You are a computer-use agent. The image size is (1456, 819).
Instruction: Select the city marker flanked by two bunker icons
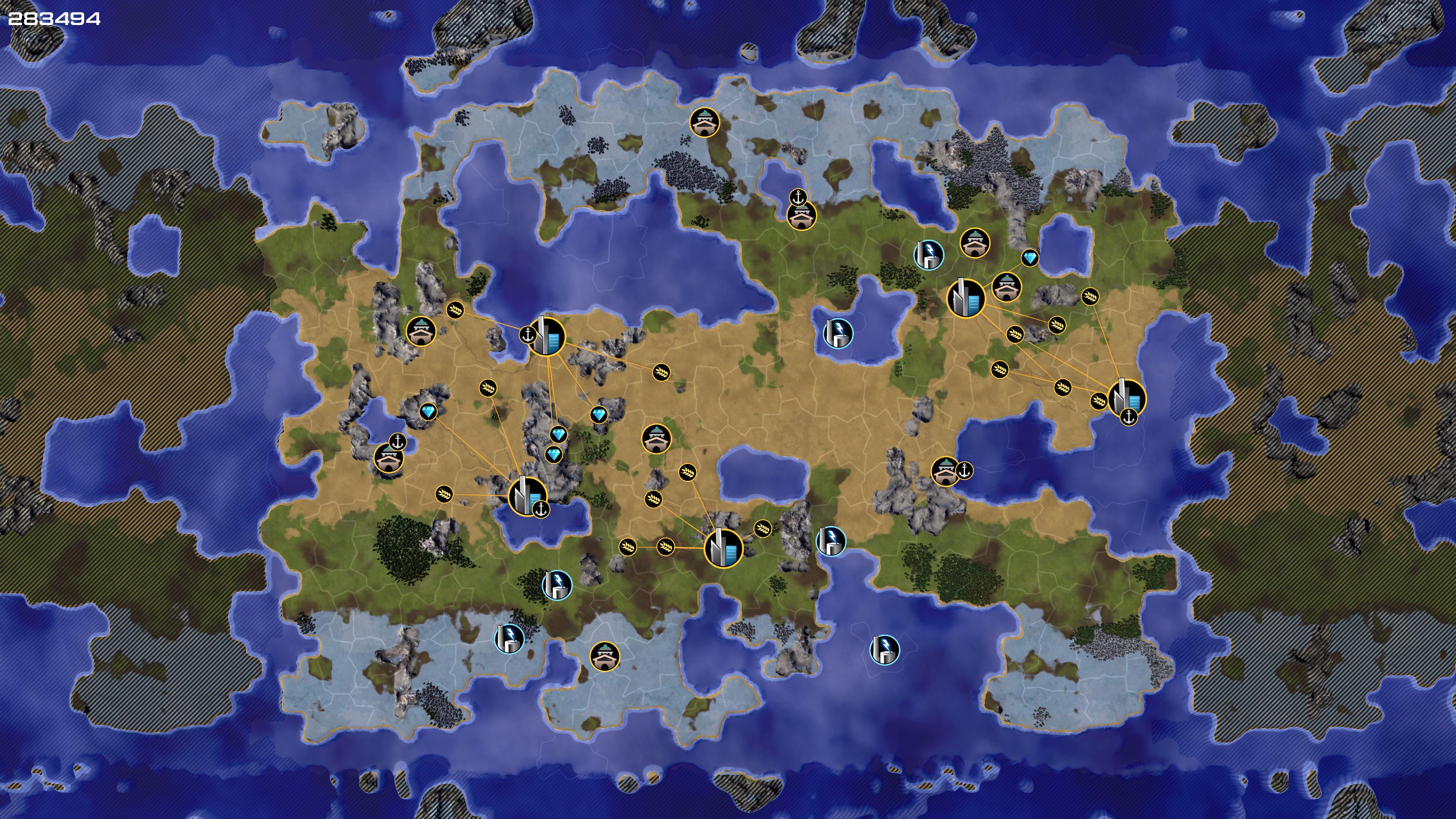pos(966,298)
